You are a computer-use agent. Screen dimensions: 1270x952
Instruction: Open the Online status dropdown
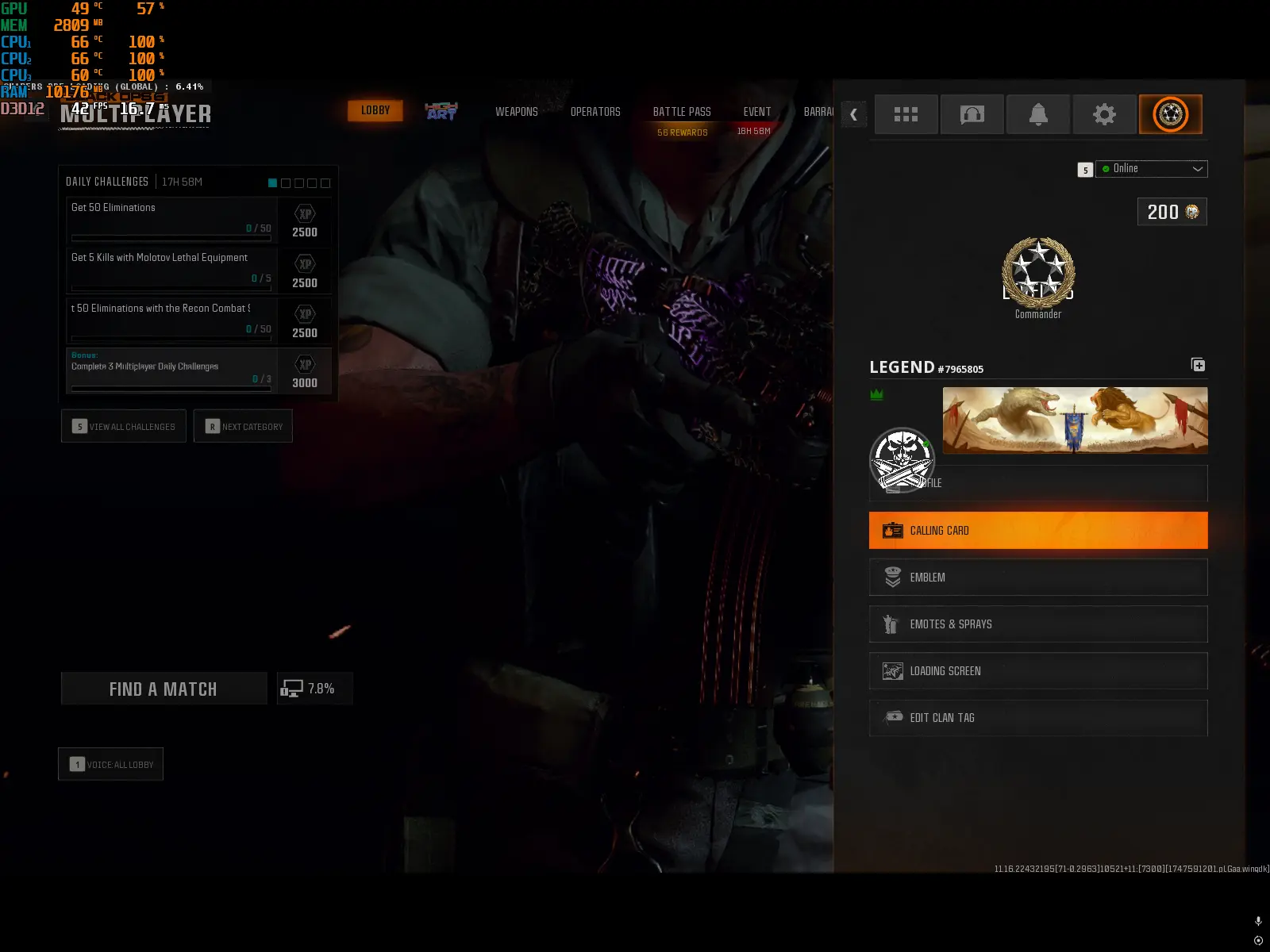[1151, 168]
